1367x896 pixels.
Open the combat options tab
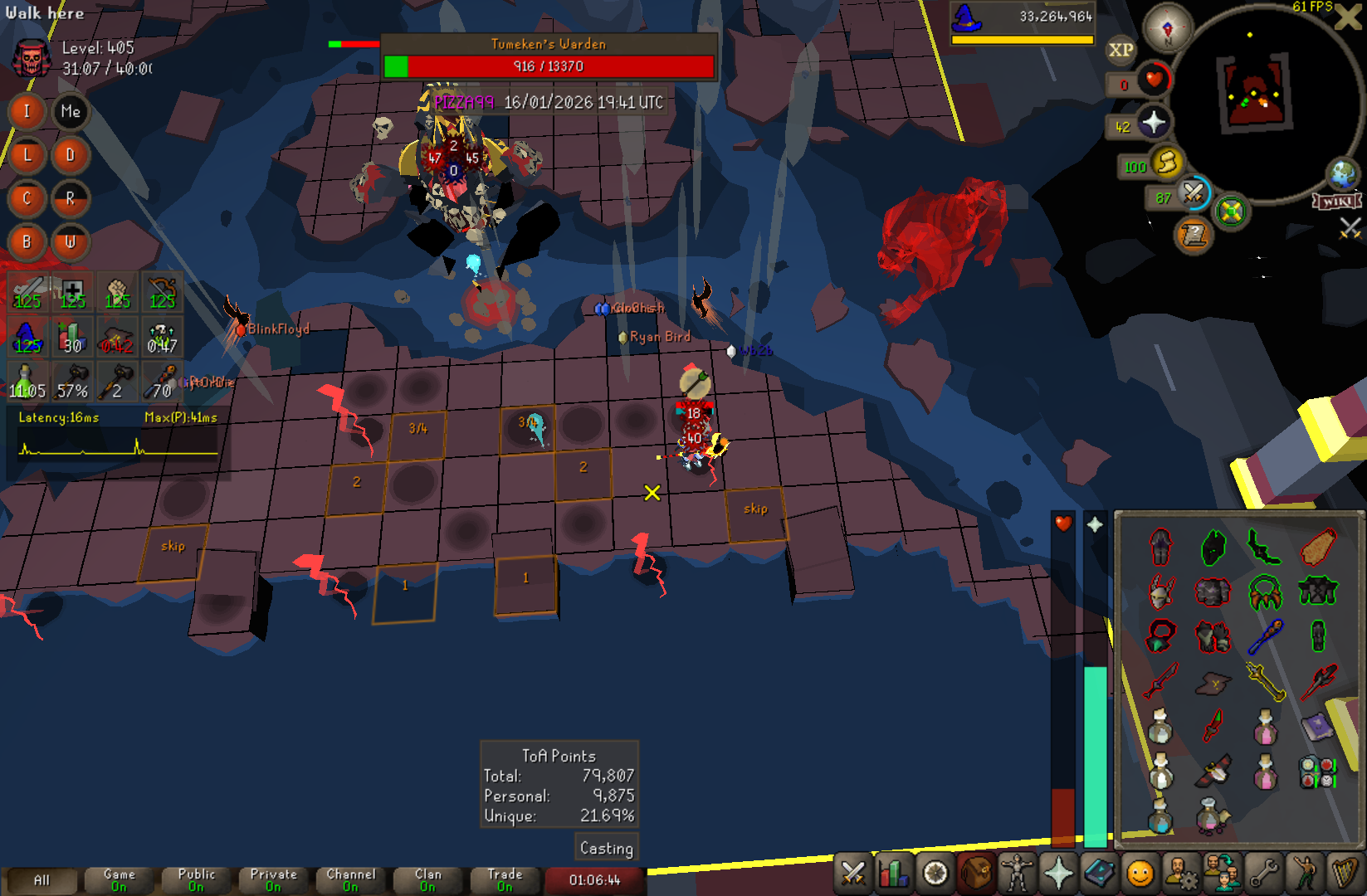click(x=853, y=874)
